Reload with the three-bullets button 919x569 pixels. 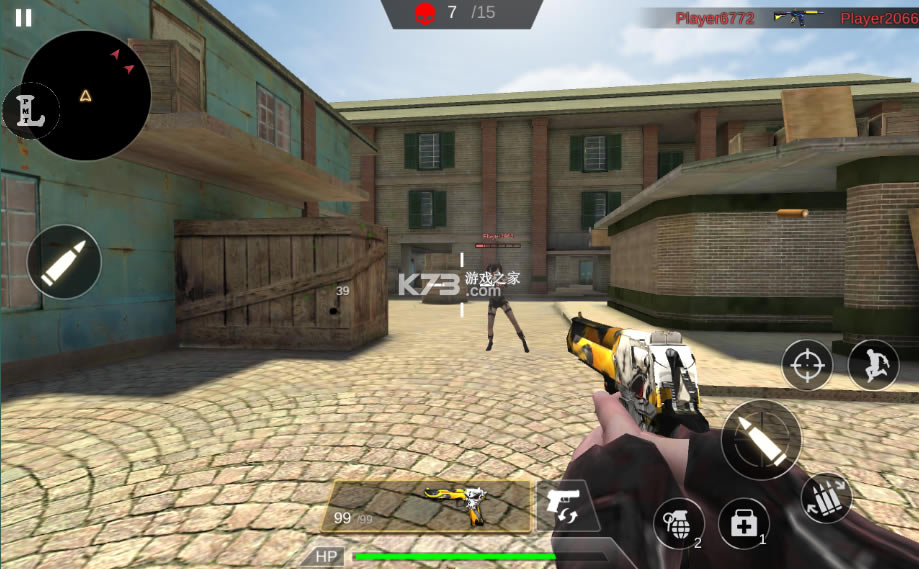(826, 497)
